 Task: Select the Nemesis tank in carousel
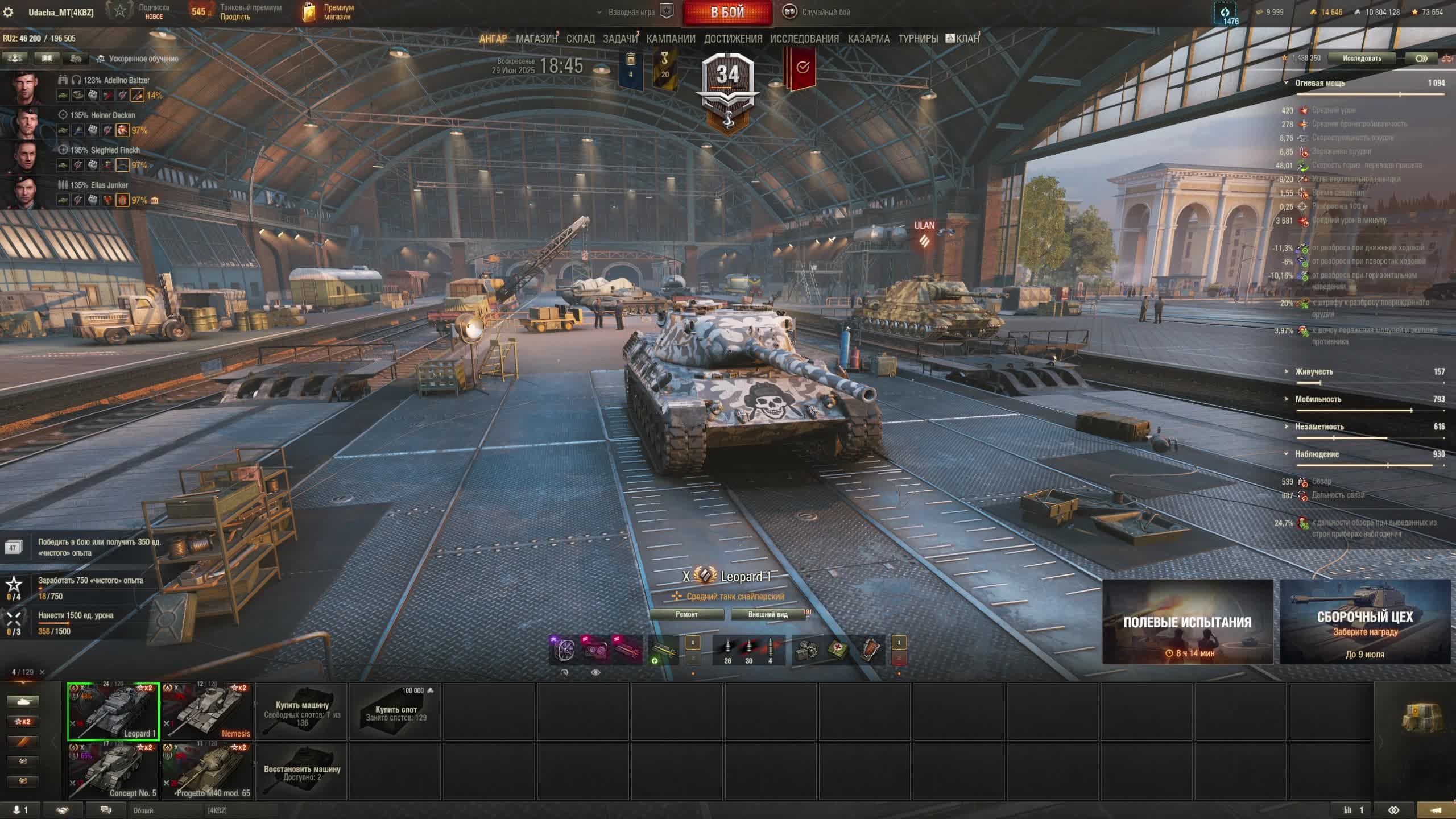(x=207, y=712)
